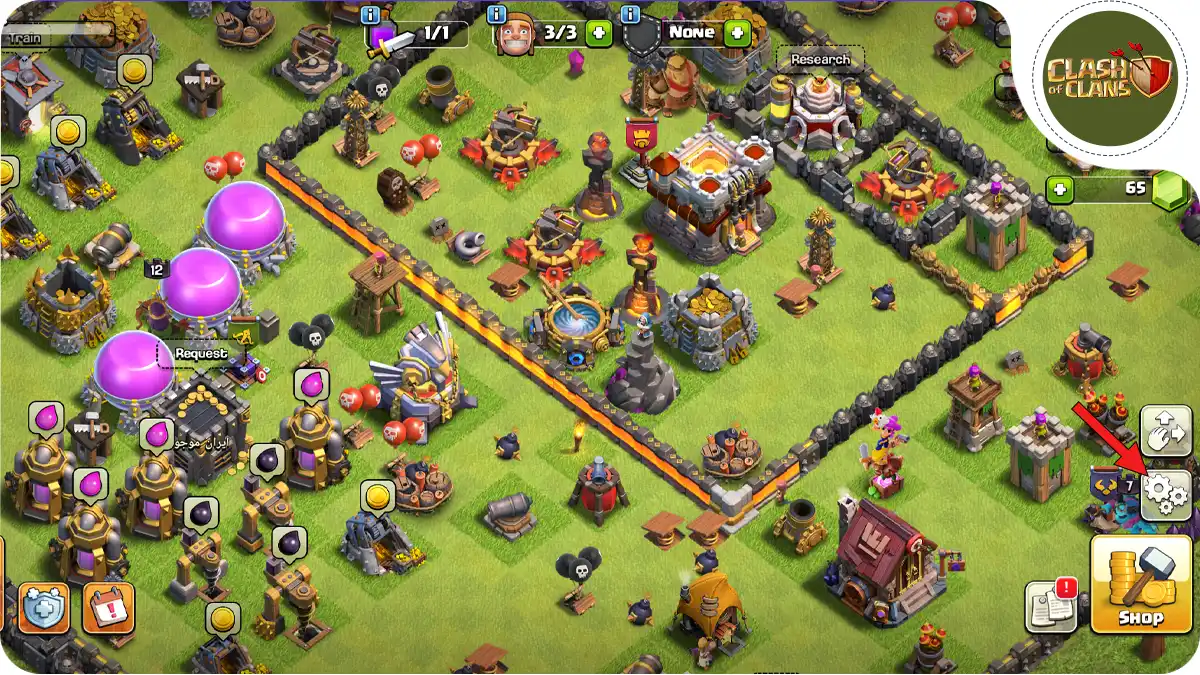Open the events calendar button

(x=108, y=607)
